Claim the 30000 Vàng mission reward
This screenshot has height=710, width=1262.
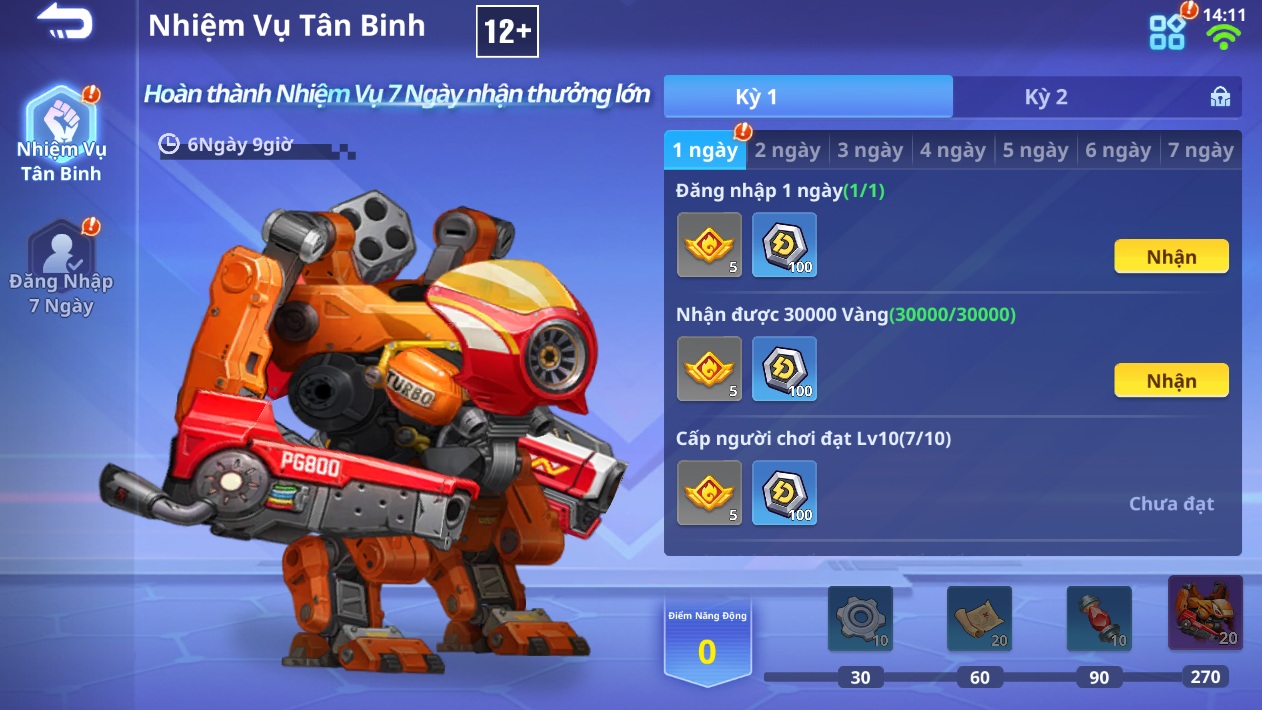pos(1171,381)
